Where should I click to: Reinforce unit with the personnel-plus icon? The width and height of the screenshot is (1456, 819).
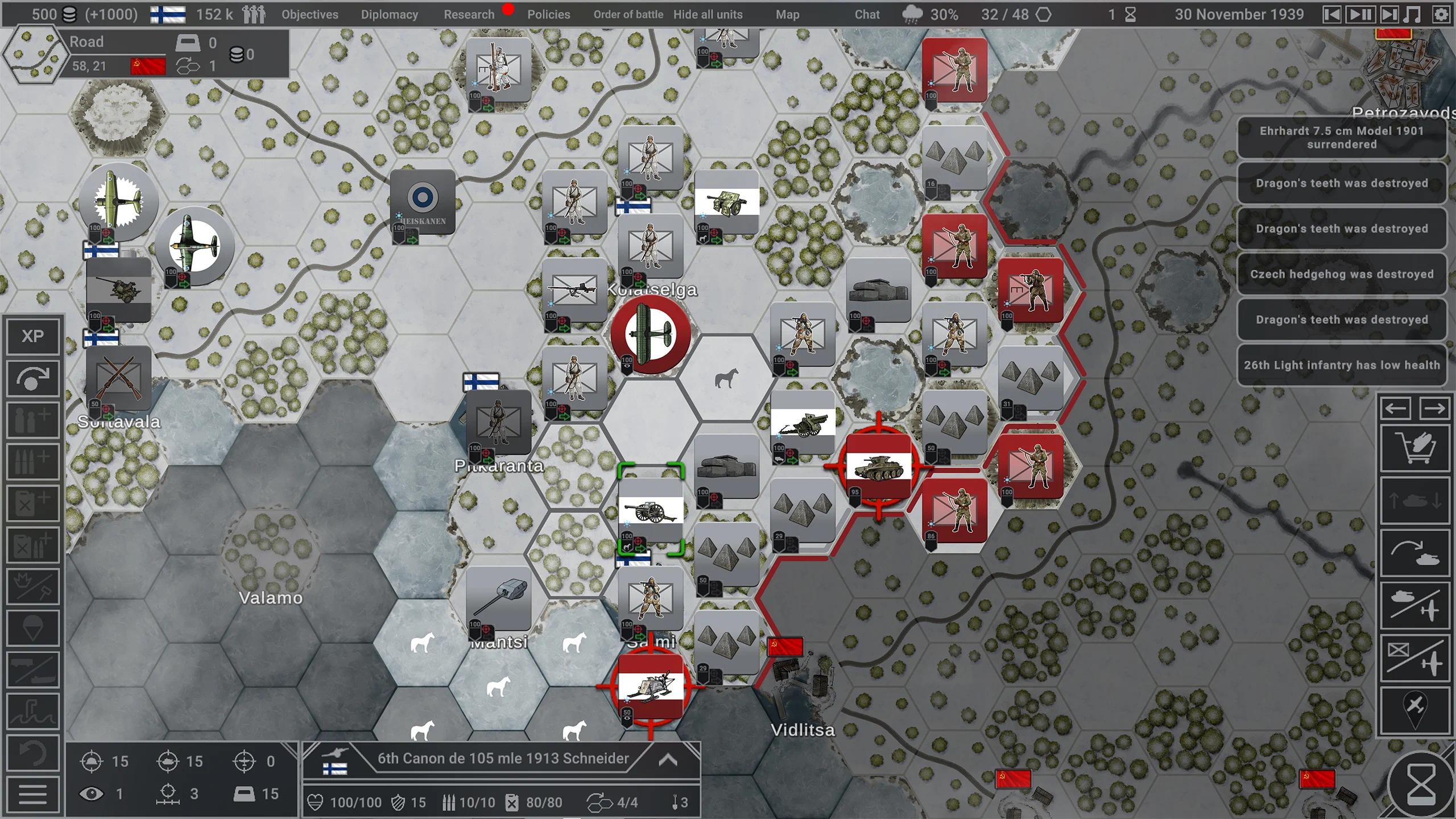click(32, 419)
